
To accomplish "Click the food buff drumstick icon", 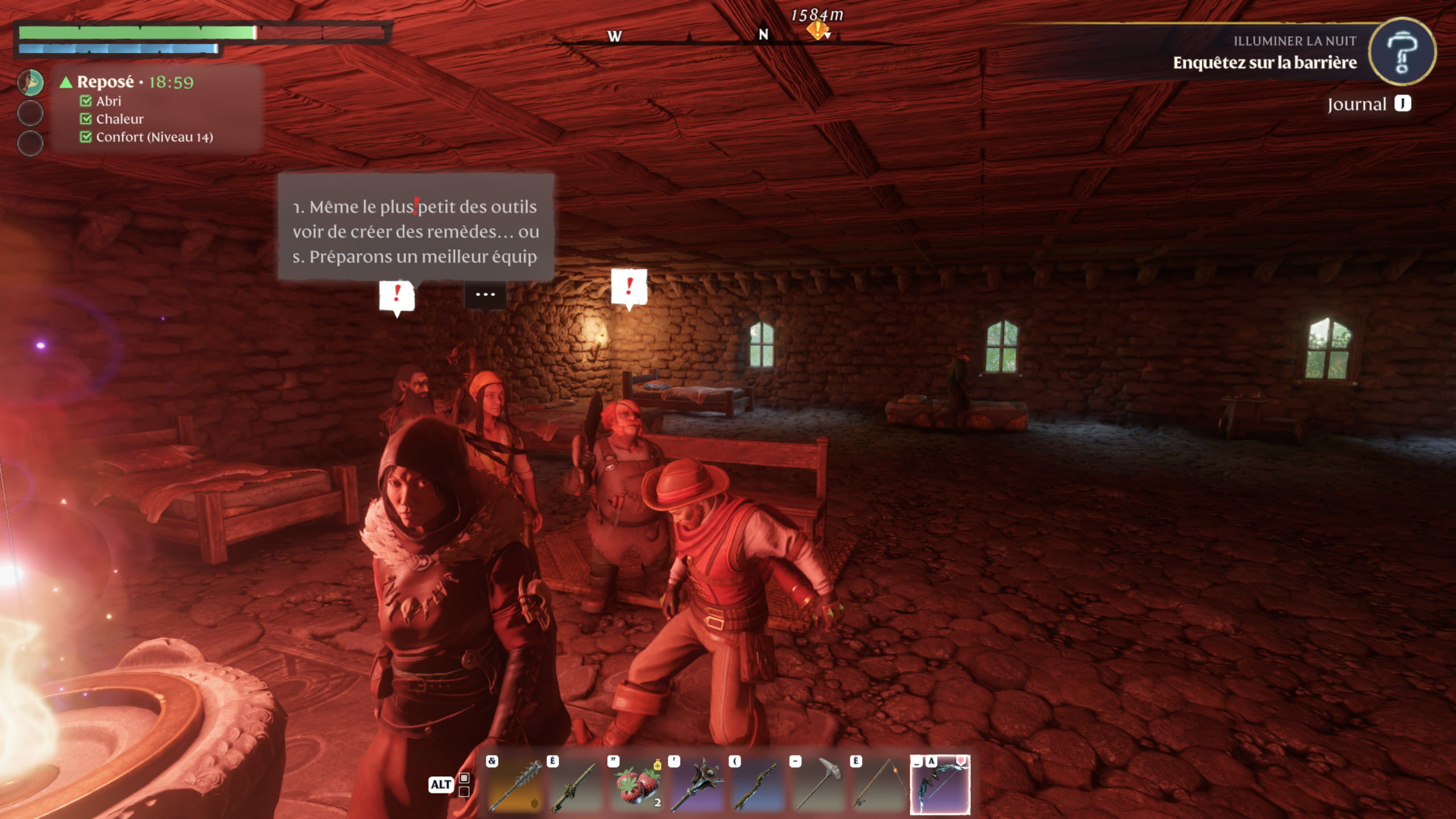I will (30, 82).
